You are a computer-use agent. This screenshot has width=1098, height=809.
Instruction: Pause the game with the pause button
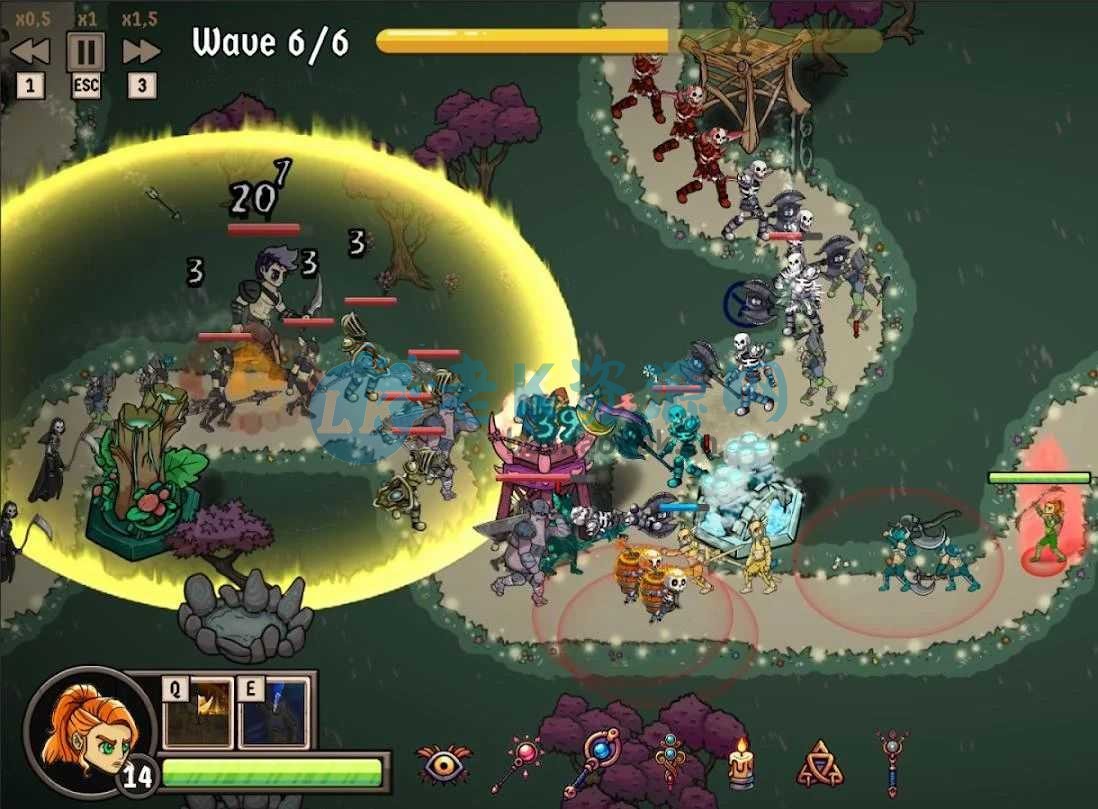tap(86, 51)
